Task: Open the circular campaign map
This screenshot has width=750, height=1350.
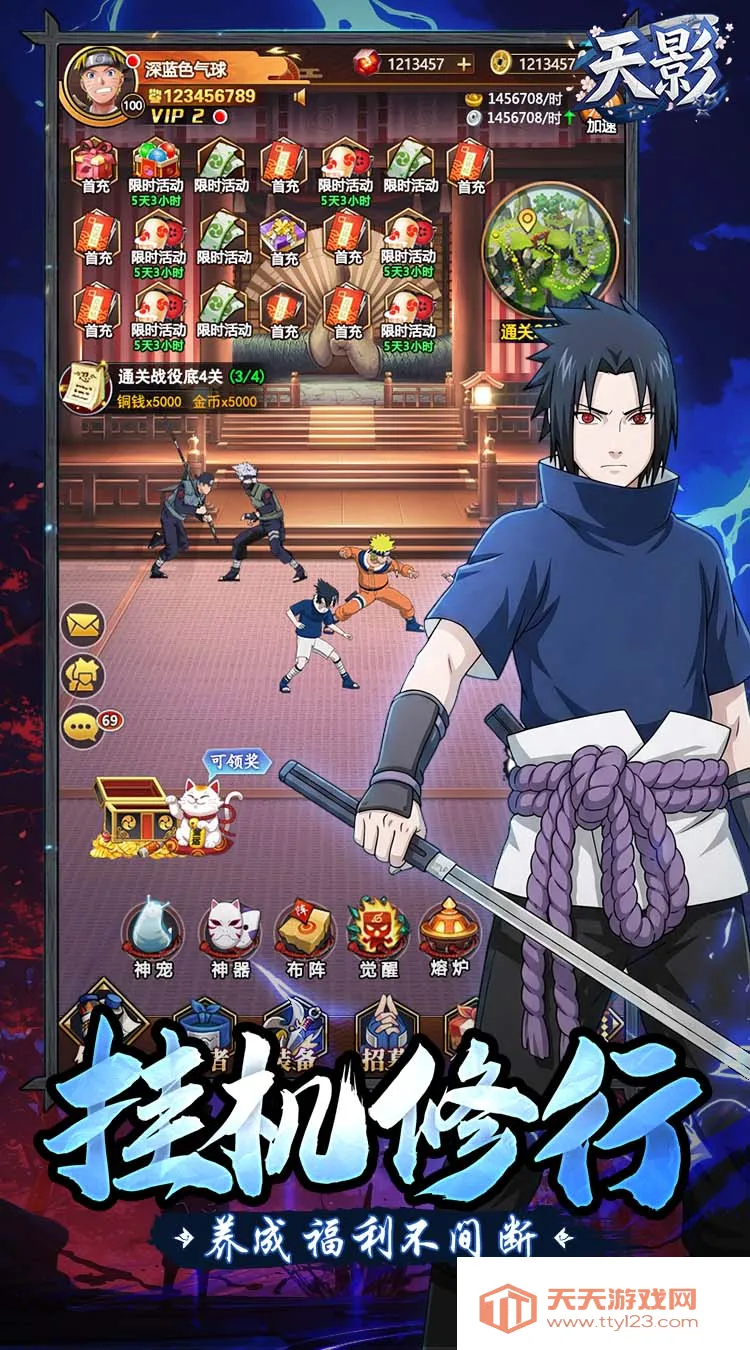Action: pyautogui.click(x=546, y=248)
